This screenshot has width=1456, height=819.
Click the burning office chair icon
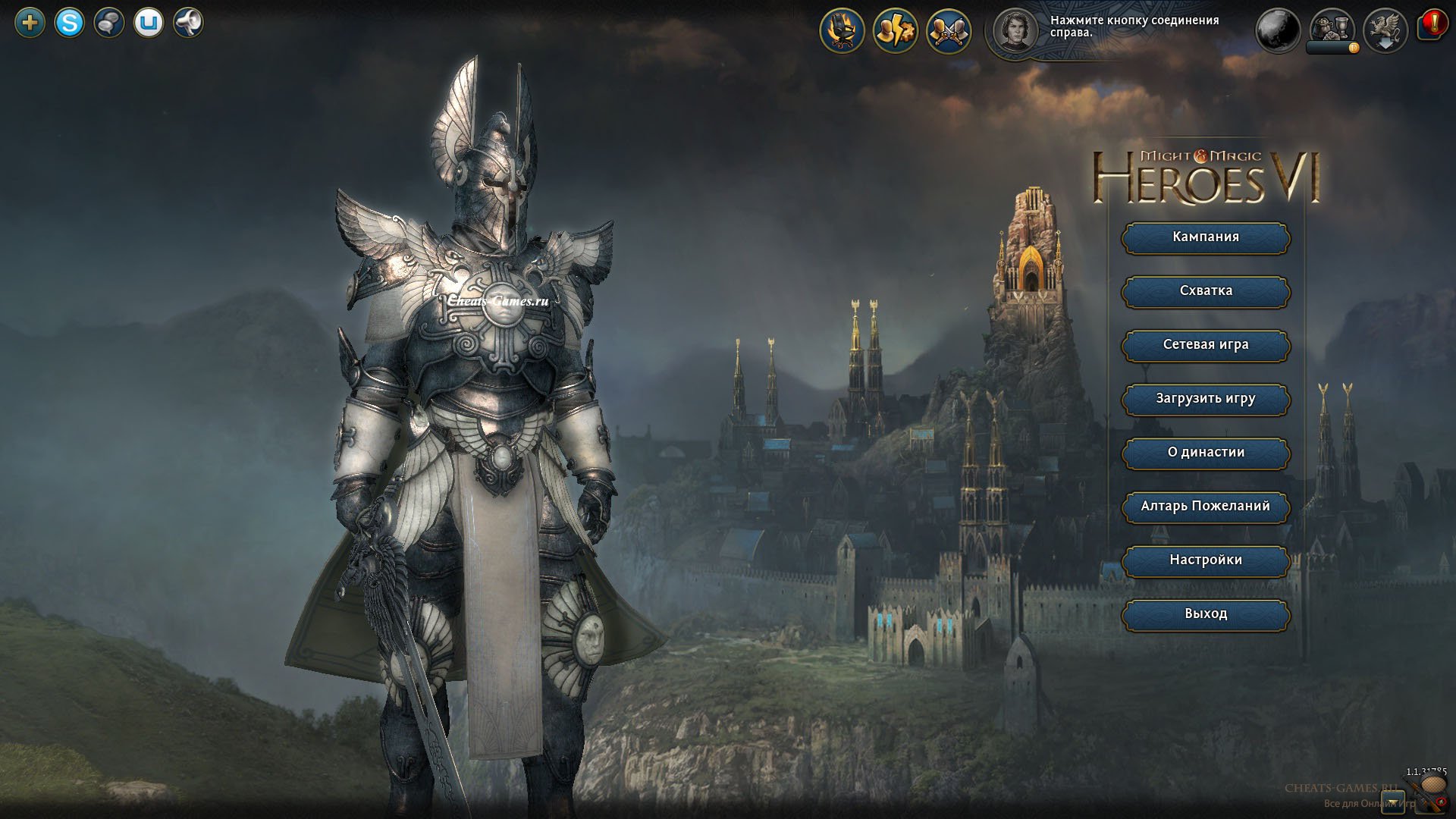pyautogui.click(x=843, y=31)
